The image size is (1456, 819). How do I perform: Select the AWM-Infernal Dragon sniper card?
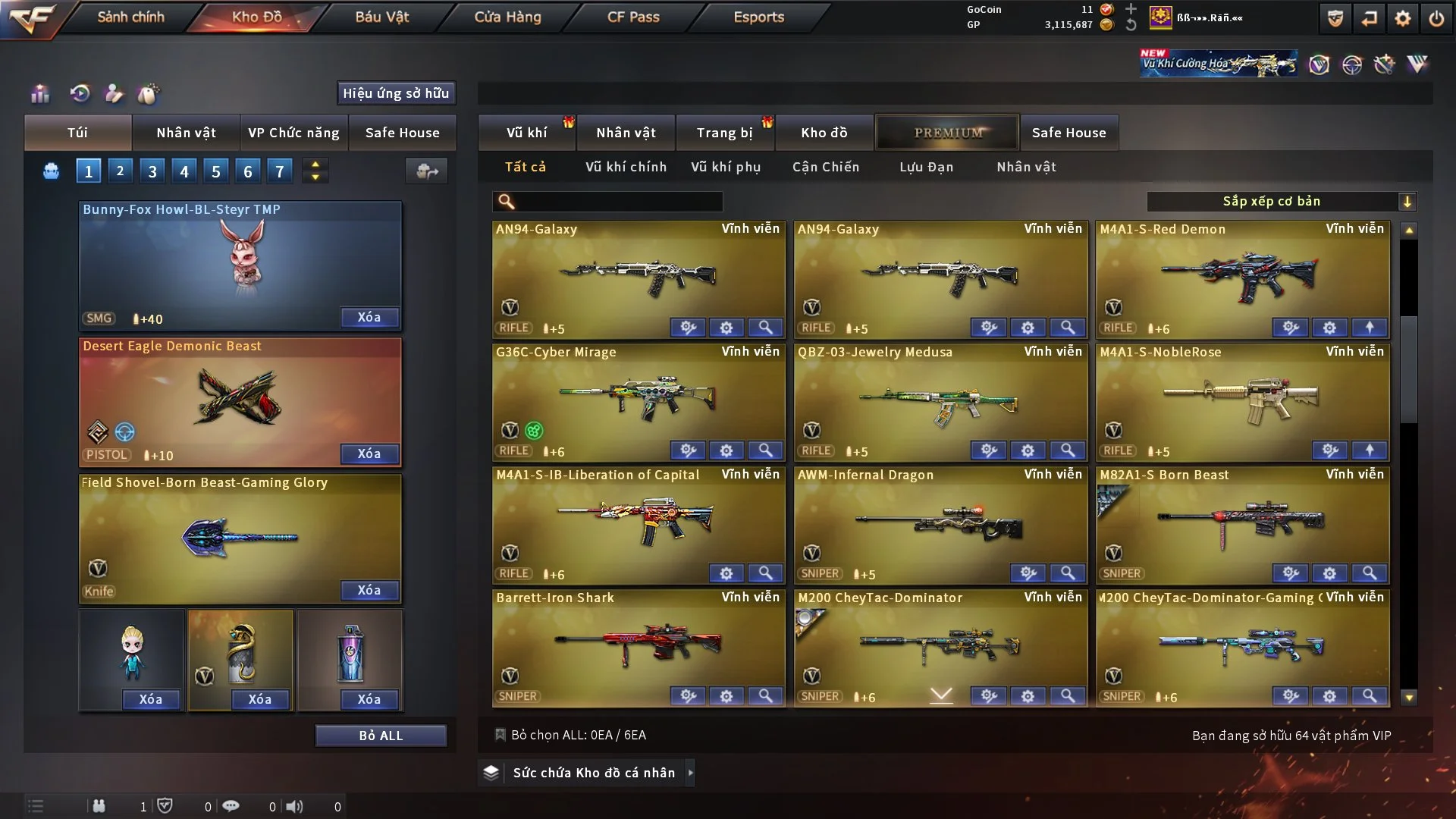click(x=940, y=523)
